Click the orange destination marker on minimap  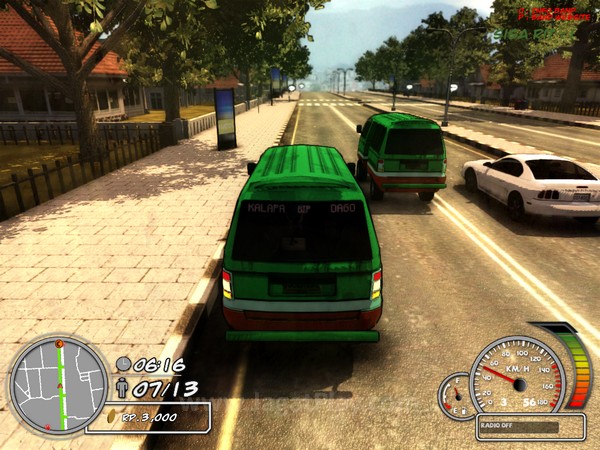(59, 344)
